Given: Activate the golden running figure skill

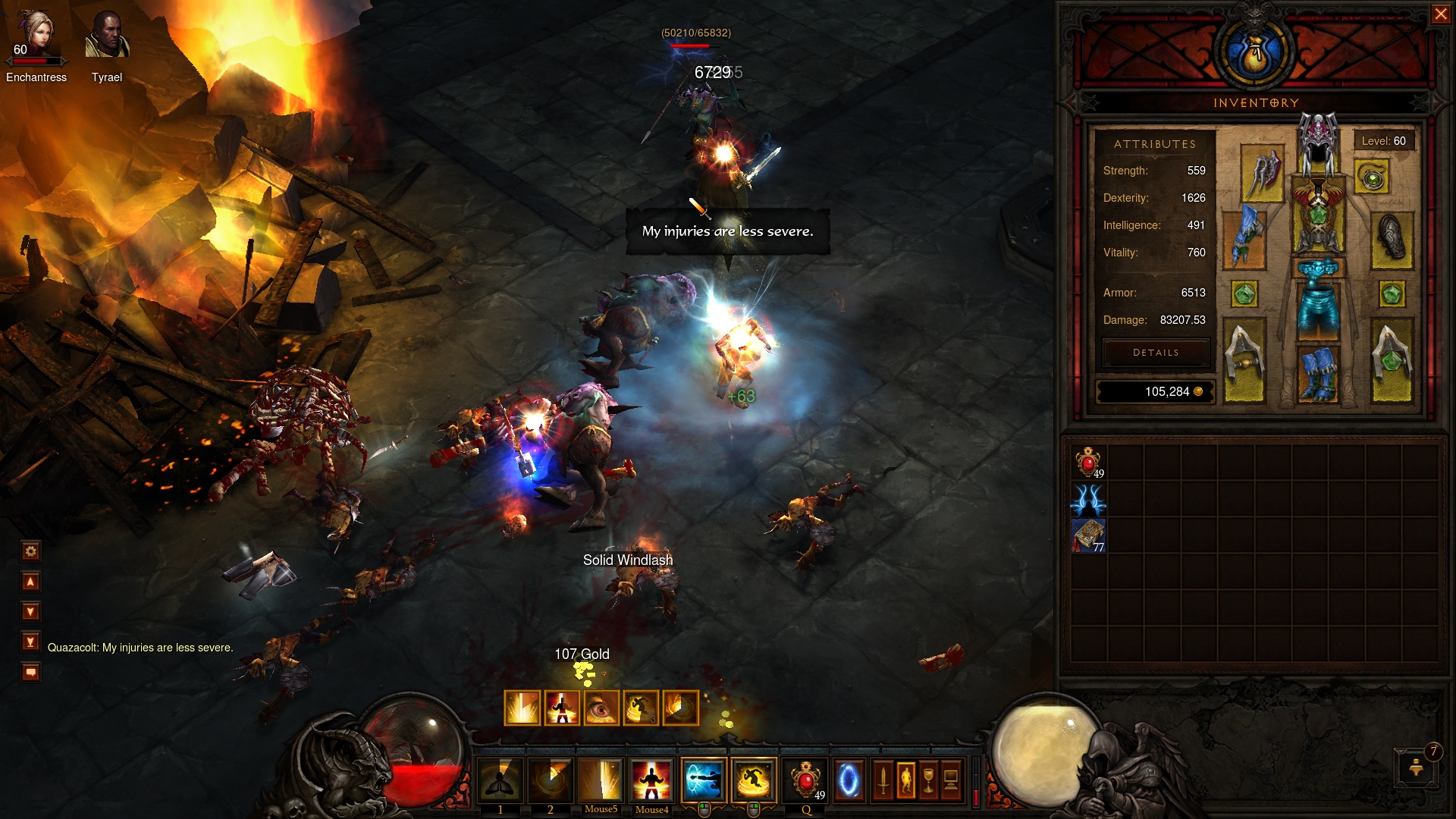Looking at the screenshot, I should coord(754,780).
